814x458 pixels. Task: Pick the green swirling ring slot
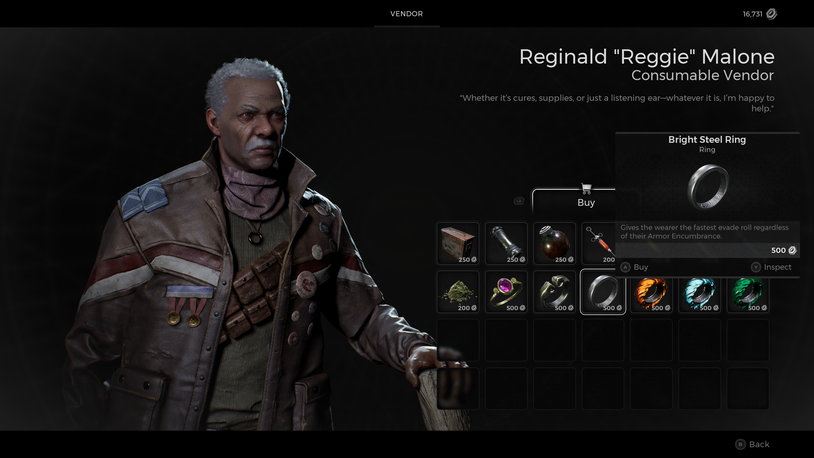coord(747,292)
